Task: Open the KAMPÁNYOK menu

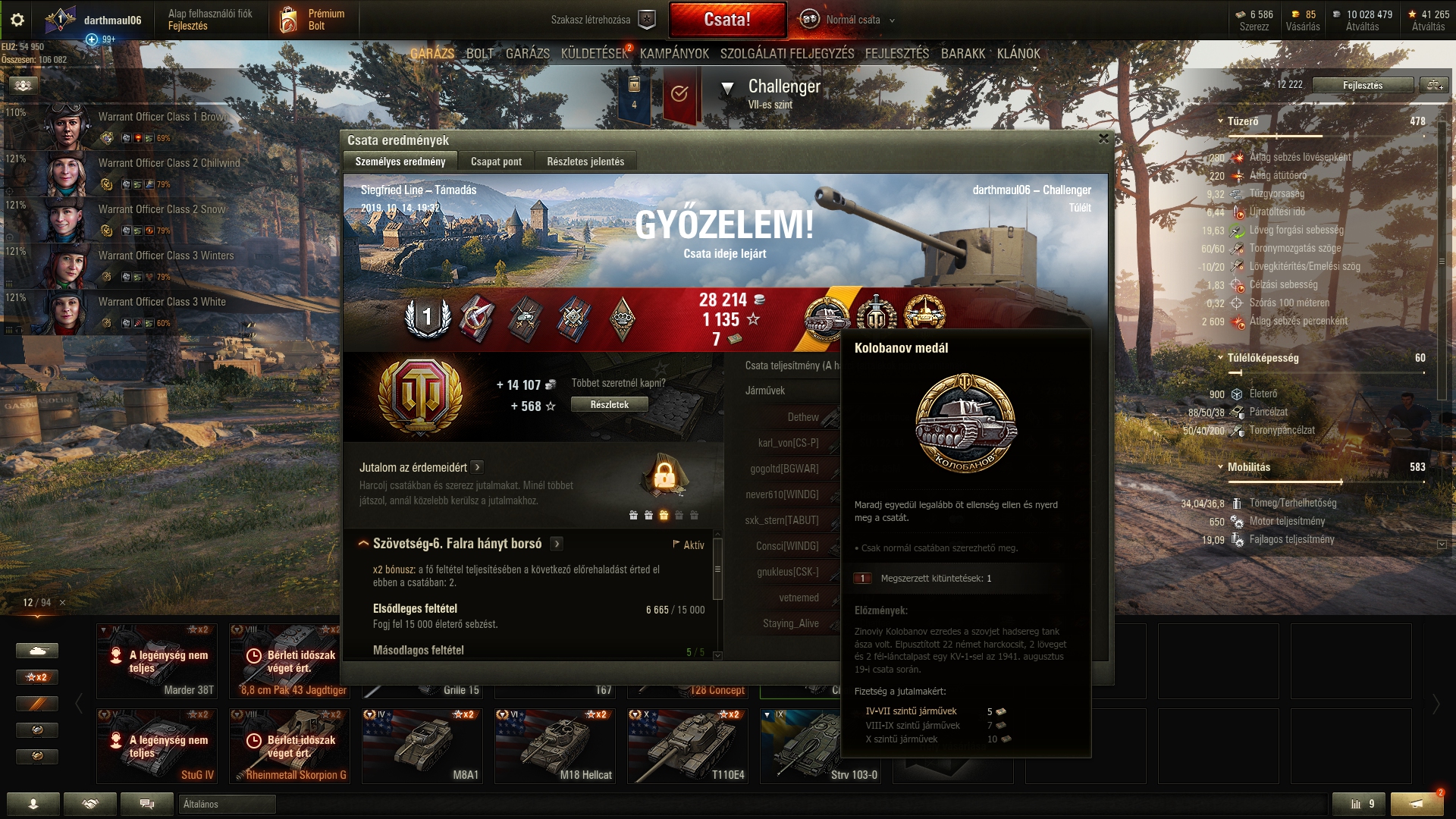Action: point(674,54)
